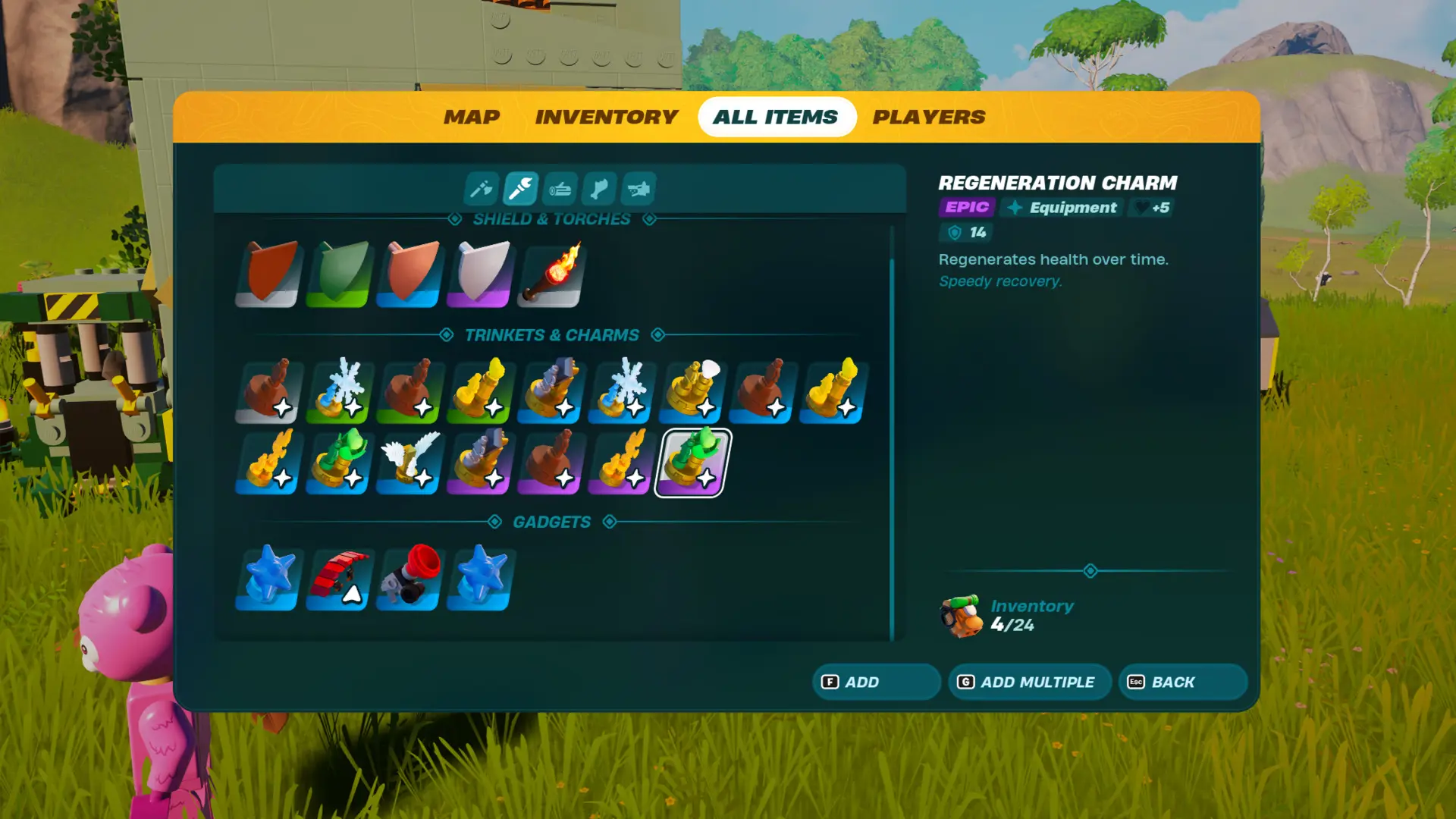1456x819 pixels.
Task: Select the meat filter icon
Action: (x=598, y=190)
